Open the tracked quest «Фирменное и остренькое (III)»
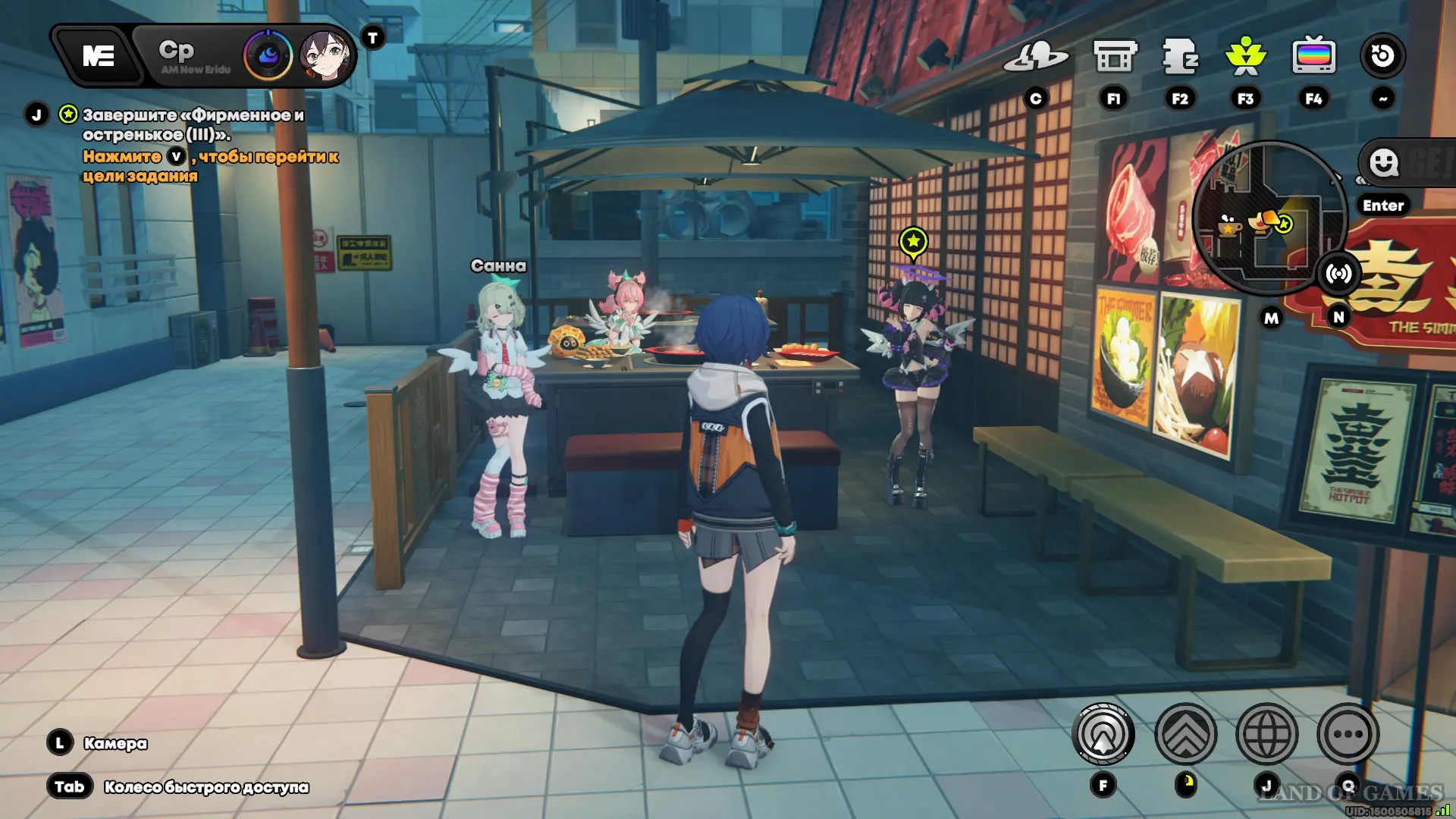The image size is (1456, 819). [193, 124]
